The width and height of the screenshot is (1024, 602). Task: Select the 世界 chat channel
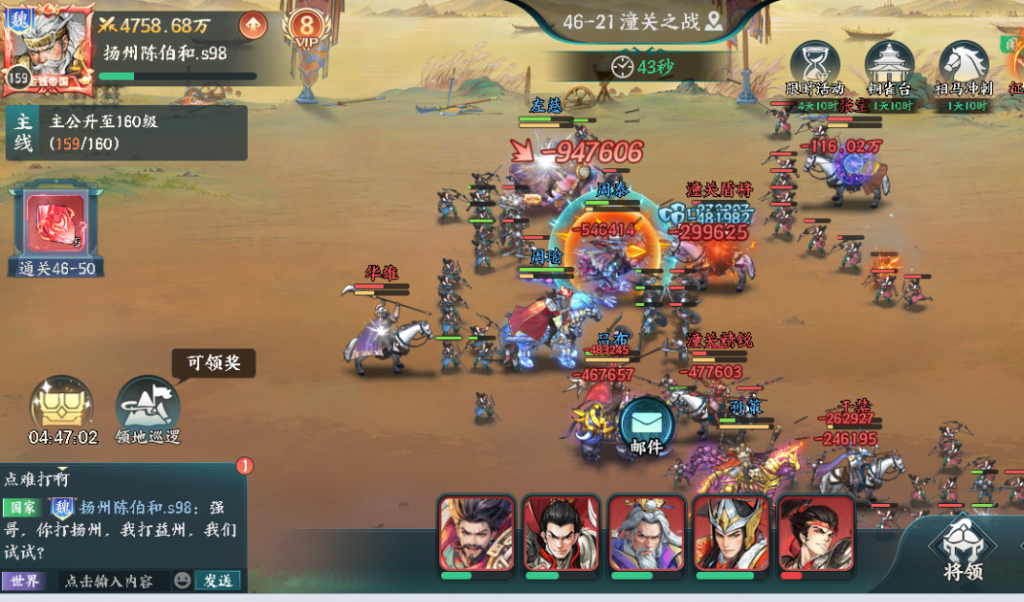tap(24, 580)
